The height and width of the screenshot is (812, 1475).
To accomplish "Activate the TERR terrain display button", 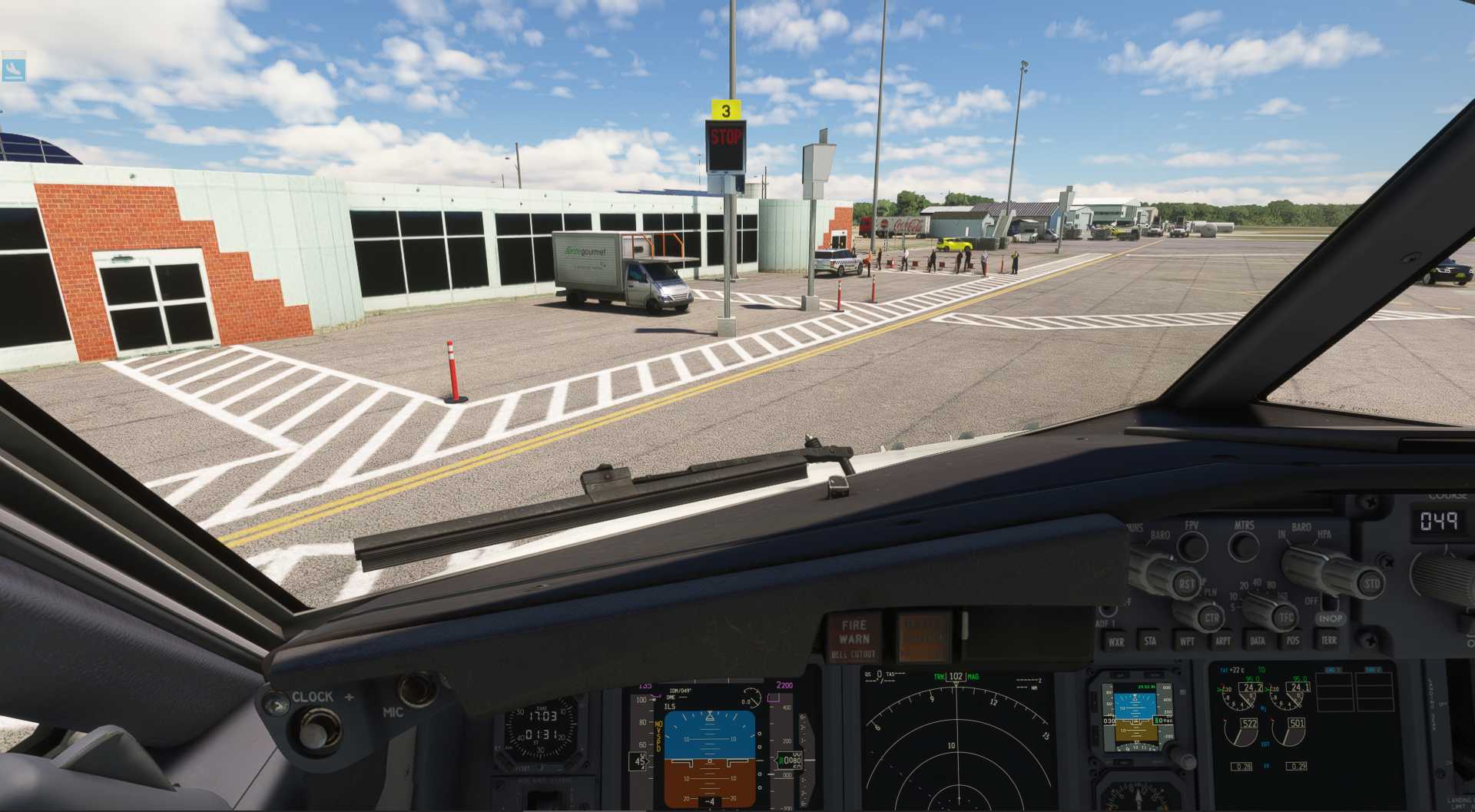I will [1329, 641].
